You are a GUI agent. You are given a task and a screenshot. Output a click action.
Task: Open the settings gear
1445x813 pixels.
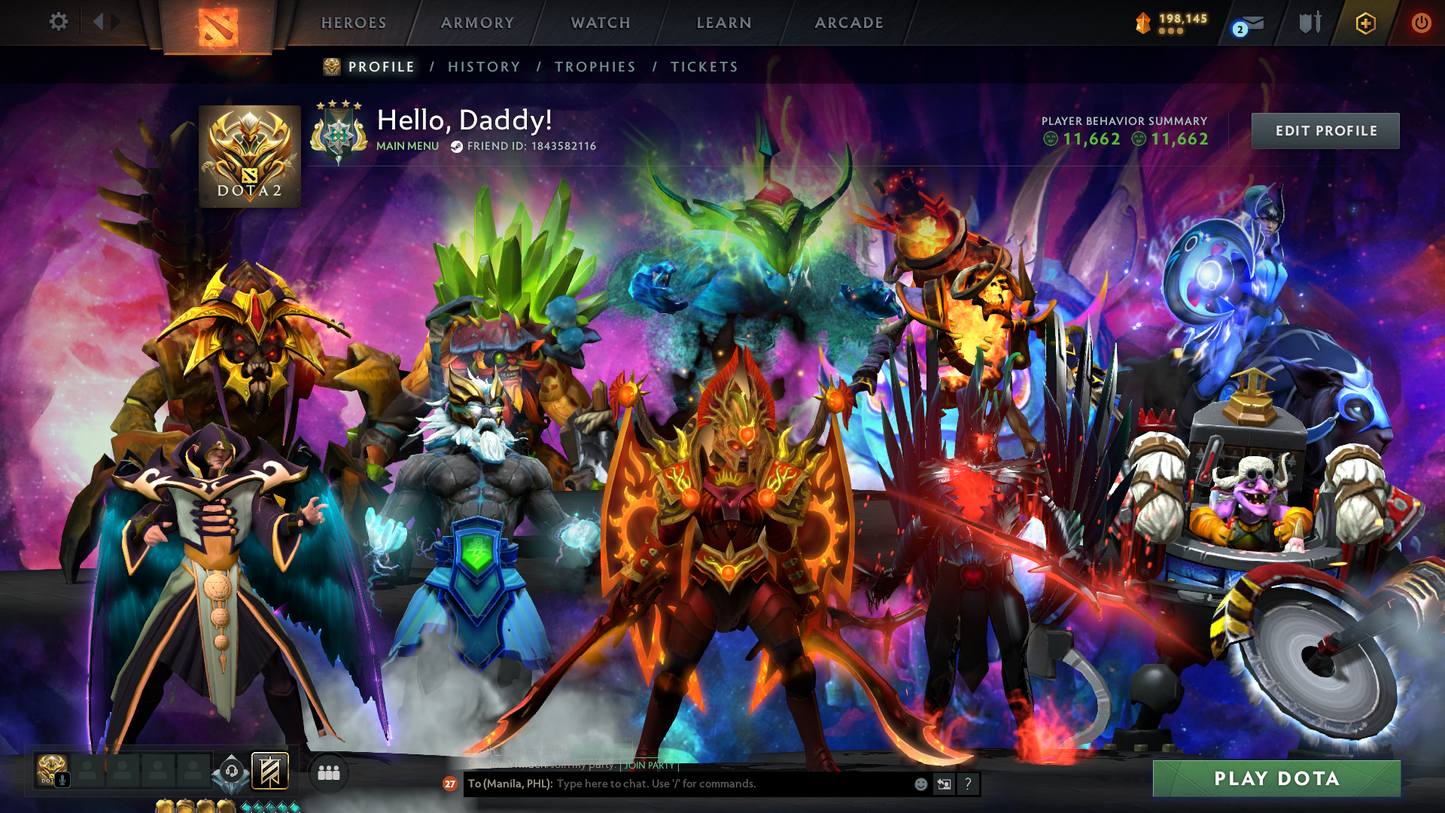click(x=58, y=22)
